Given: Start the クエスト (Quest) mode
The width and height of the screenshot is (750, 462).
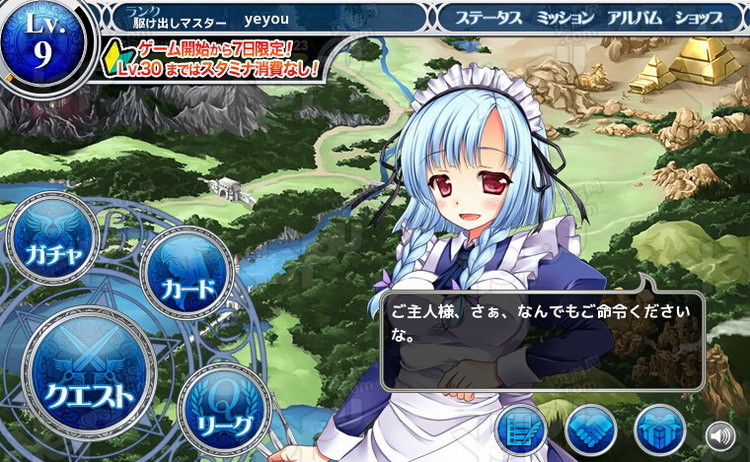Looking at the screenshot, I should 90,378.
